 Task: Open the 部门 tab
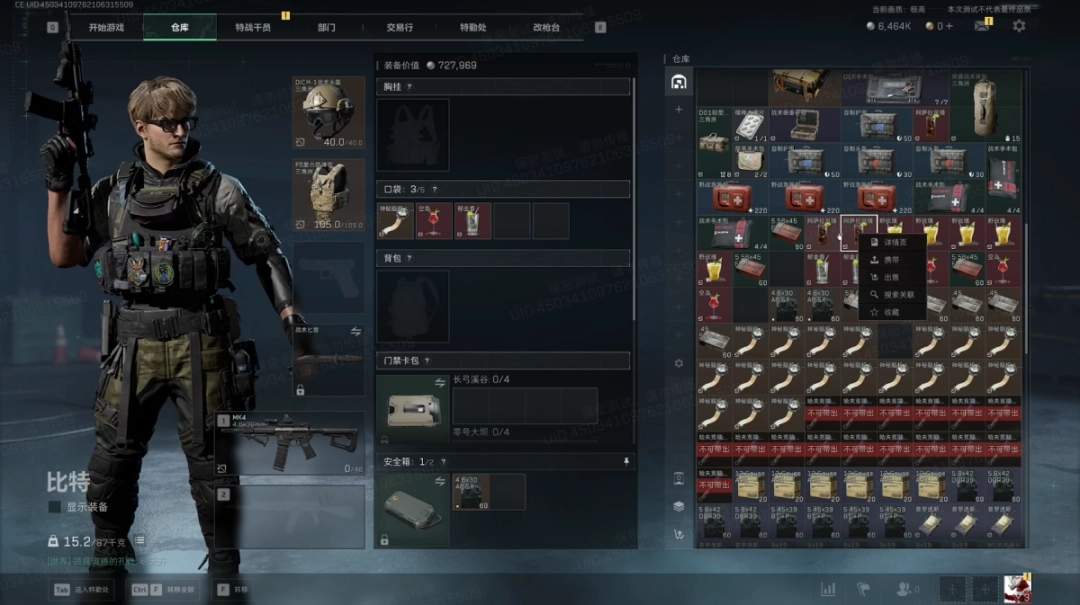pyautogui.click(x=326, y=27)
